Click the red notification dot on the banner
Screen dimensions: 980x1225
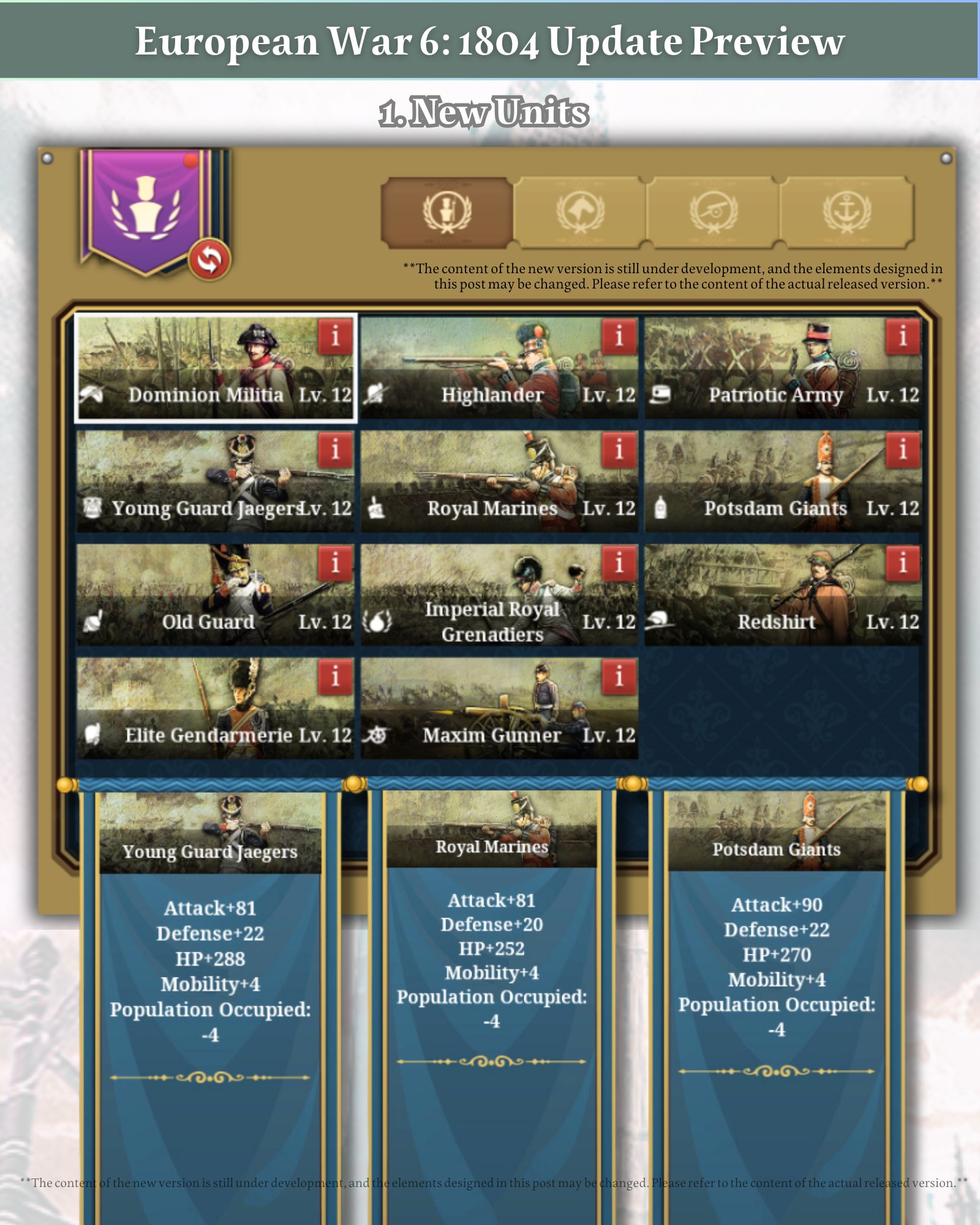190,161
